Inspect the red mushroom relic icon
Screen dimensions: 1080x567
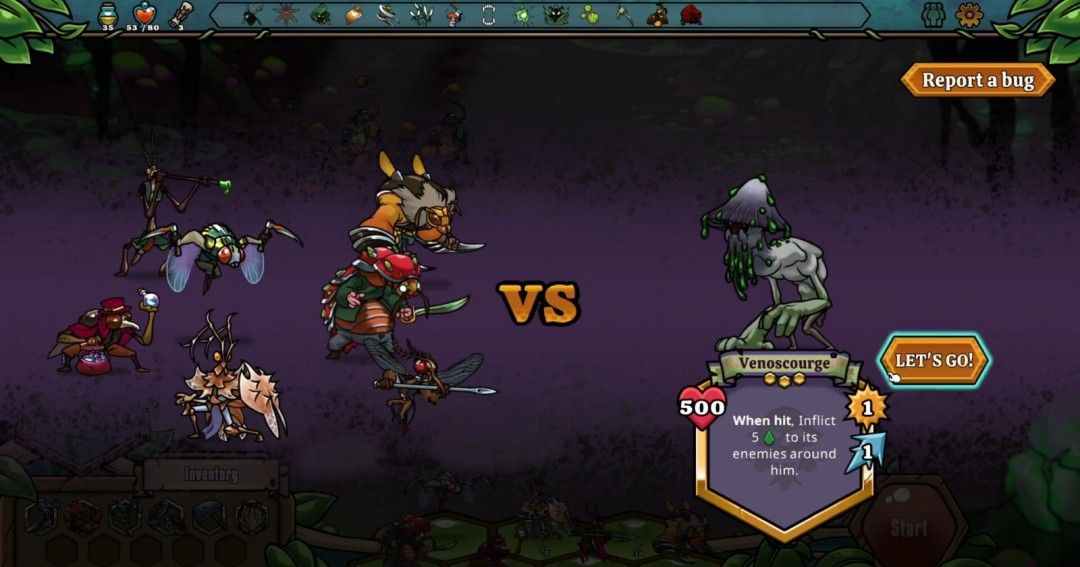click(x=454, y=14)
